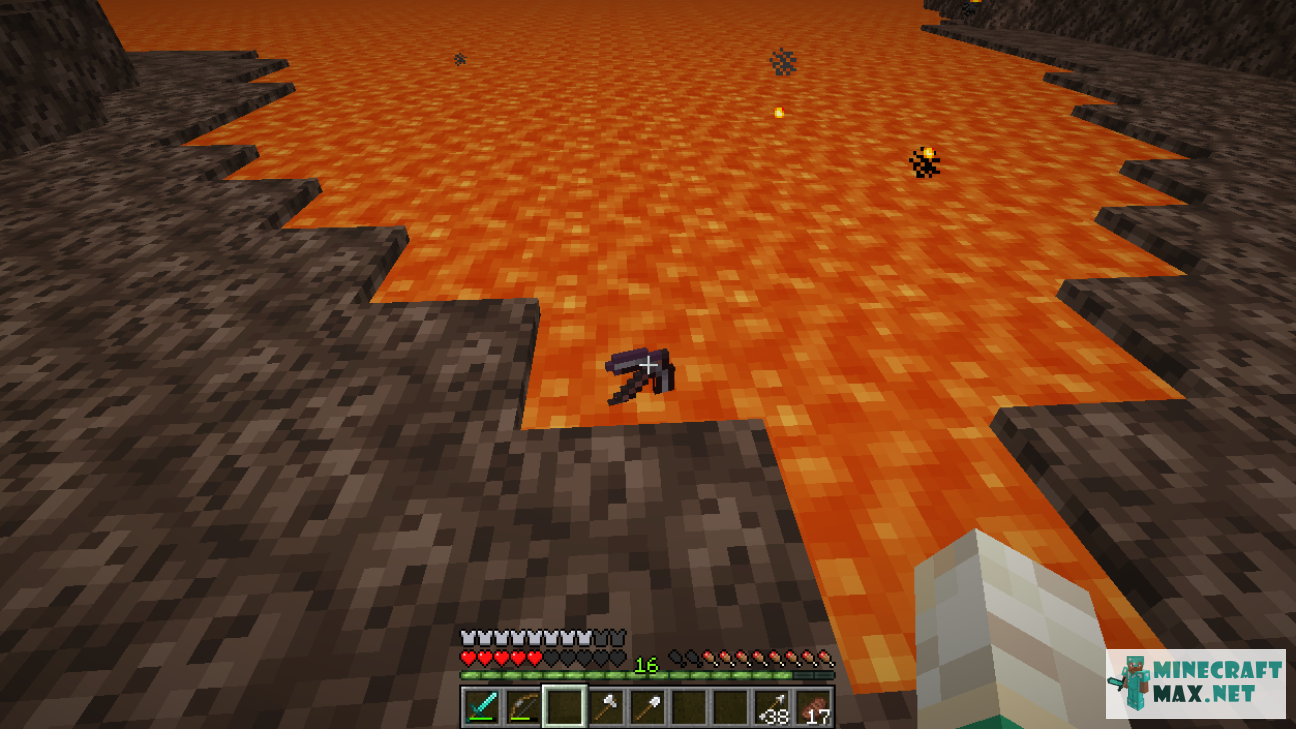Click the blaze hovering over the lava
The height and width of the screenshot is (729, 1296).
(926, 161)
